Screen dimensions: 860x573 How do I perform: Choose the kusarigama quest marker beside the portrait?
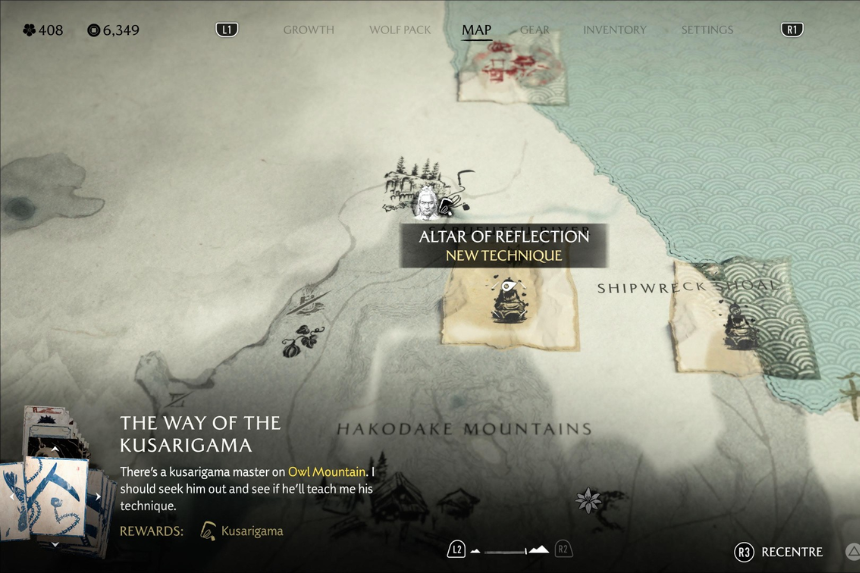tap(448, 206)
